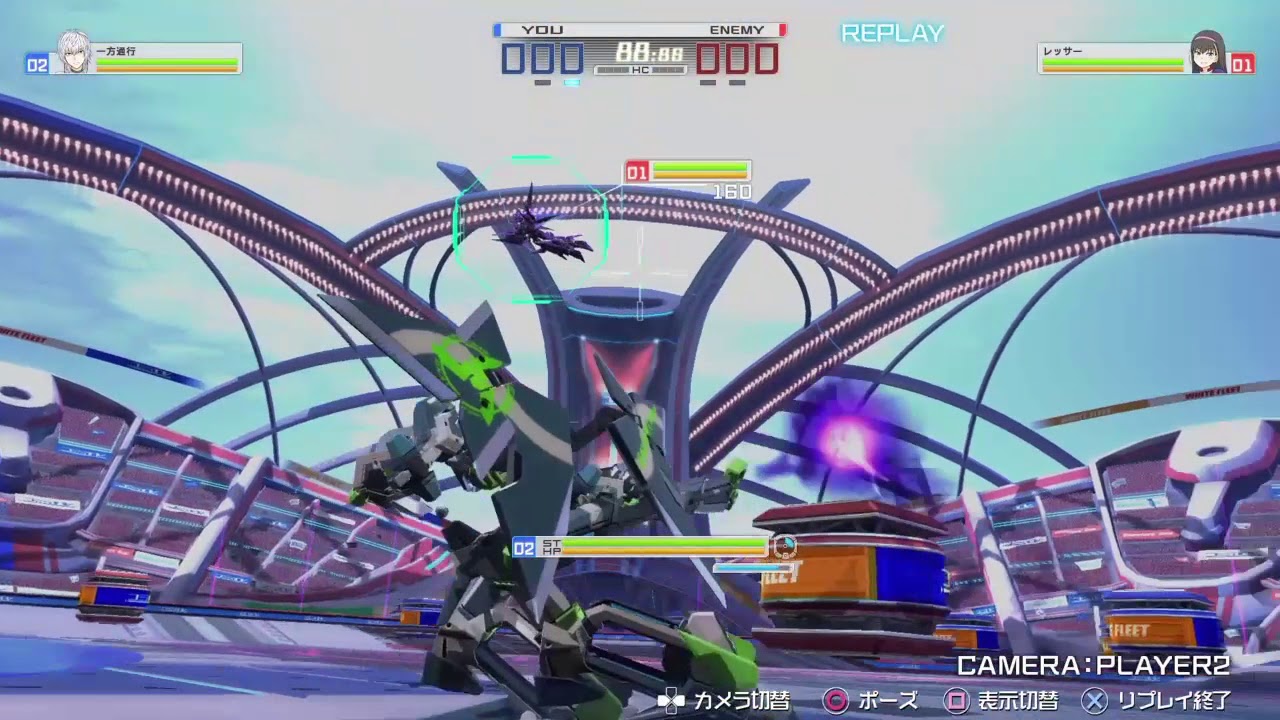Viewport: 1280px width, 720px height.
Task: Switch to the ENEMY scoreboard side
Action: [x=738, y=30]
